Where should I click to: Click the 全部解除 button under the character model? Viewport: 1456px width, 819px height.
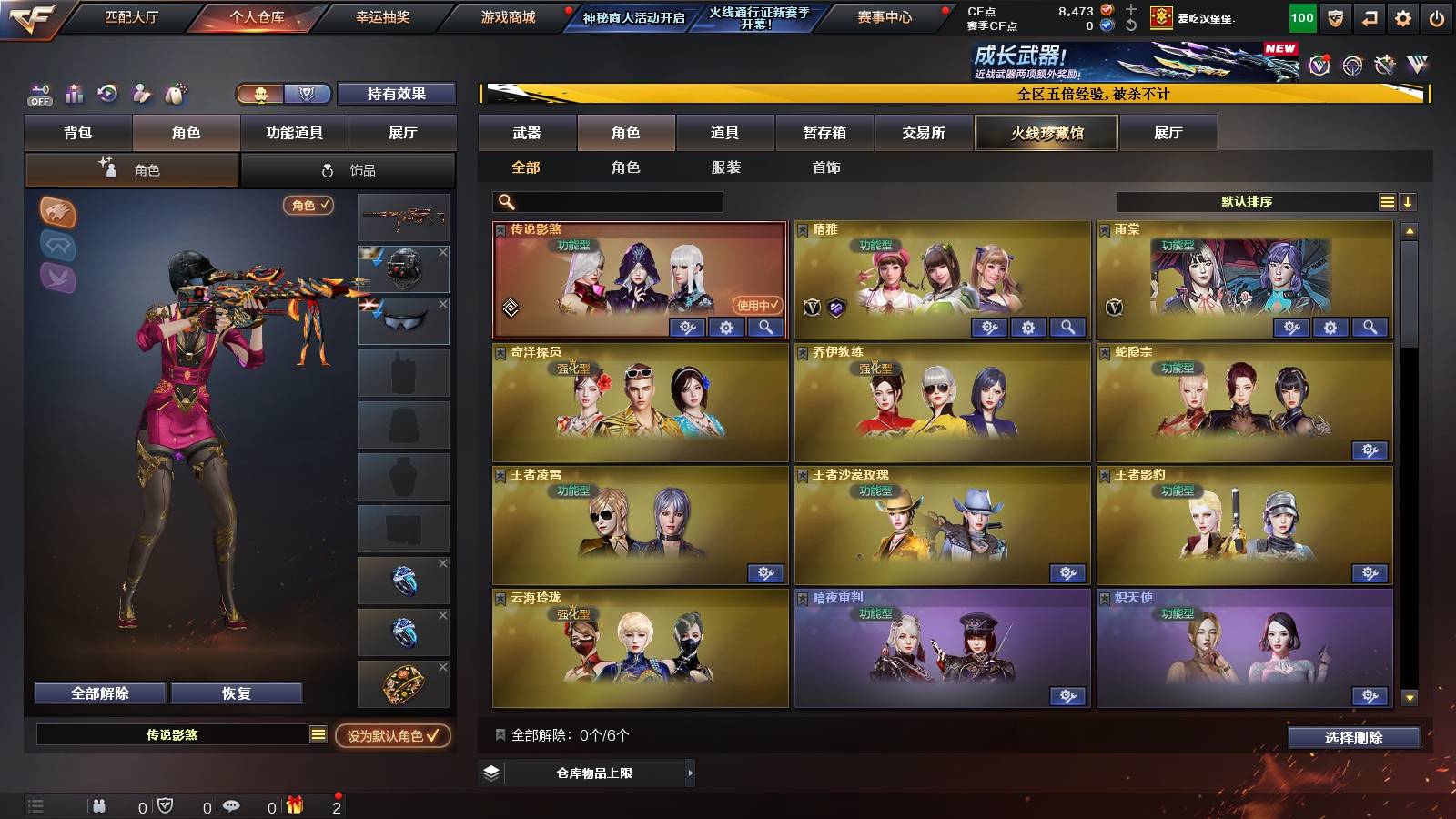(x=98, y=693)
